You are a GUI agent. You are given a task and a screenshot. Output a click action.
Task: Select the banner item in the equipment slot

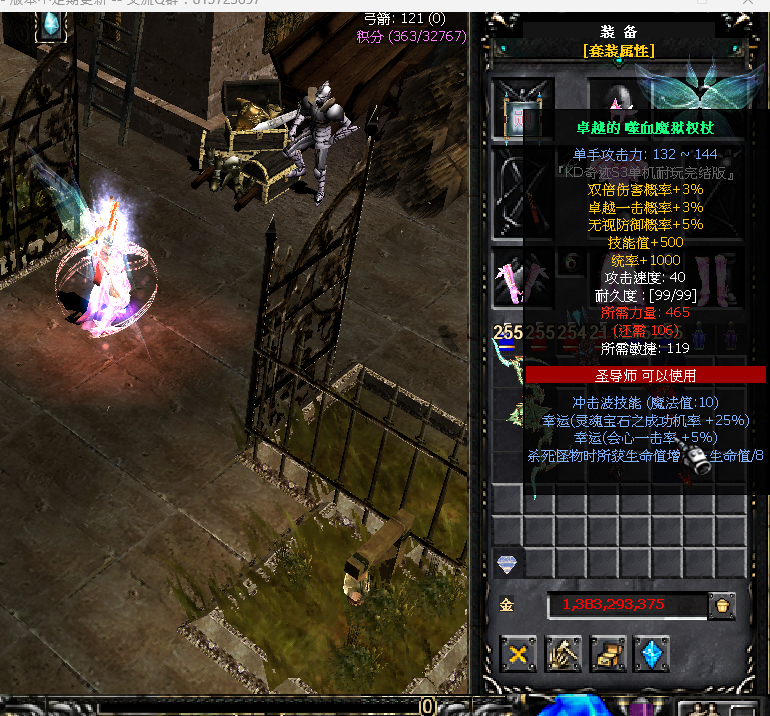pos(520,110)
